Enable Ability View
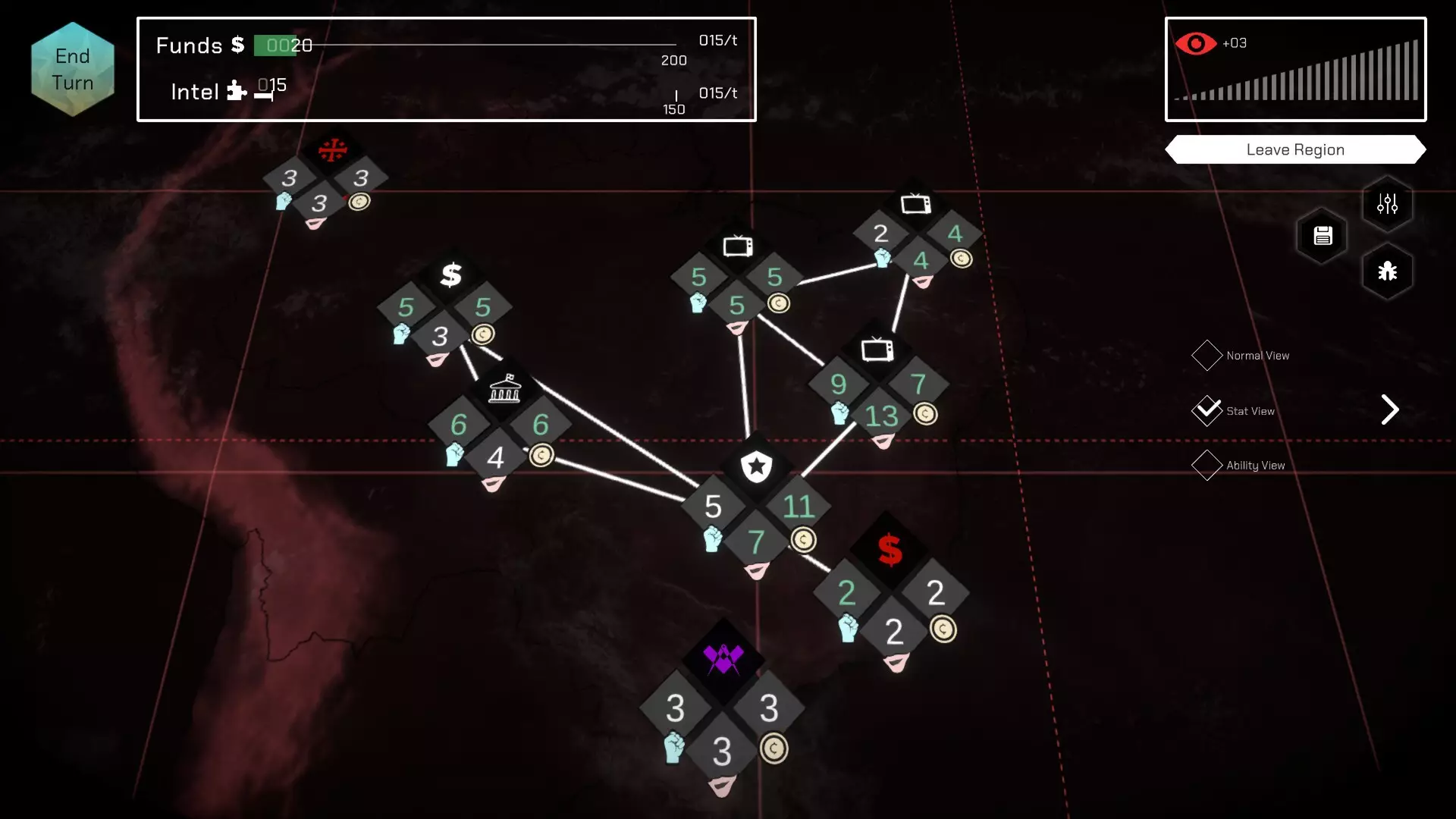This screenshot has height=819, width=1456. coord(1208,466)
